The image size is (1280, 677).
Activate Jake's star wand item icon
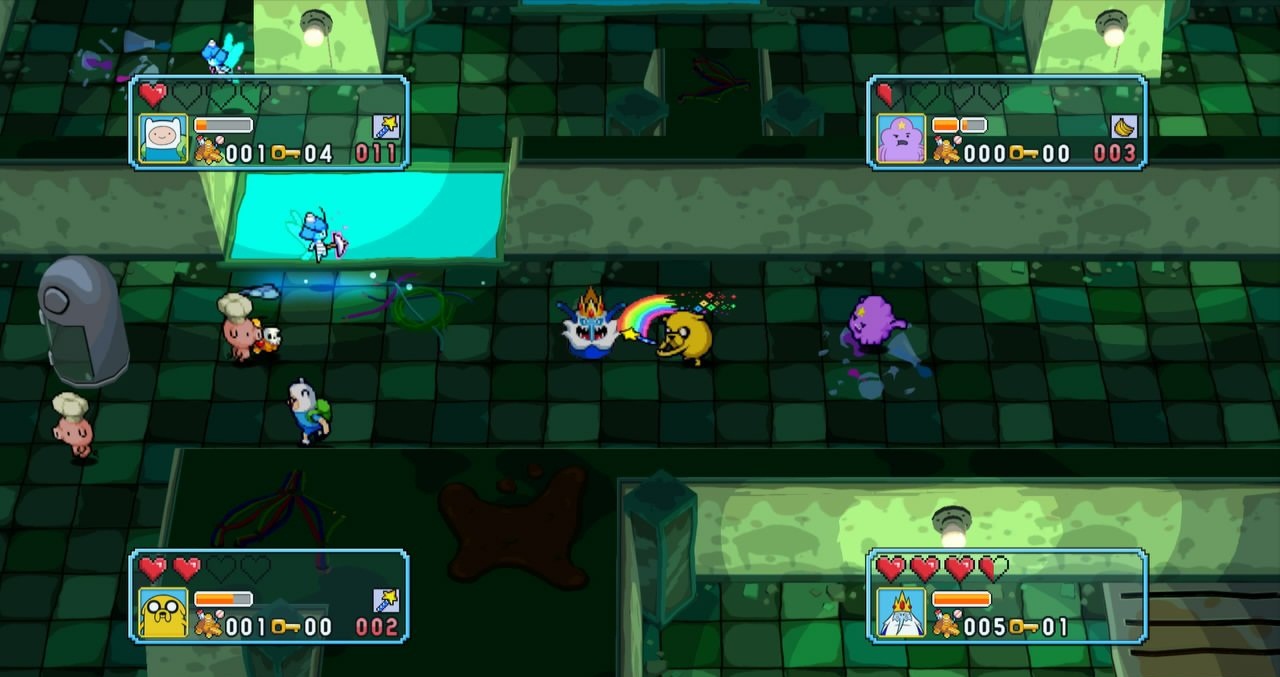point(386,600)
